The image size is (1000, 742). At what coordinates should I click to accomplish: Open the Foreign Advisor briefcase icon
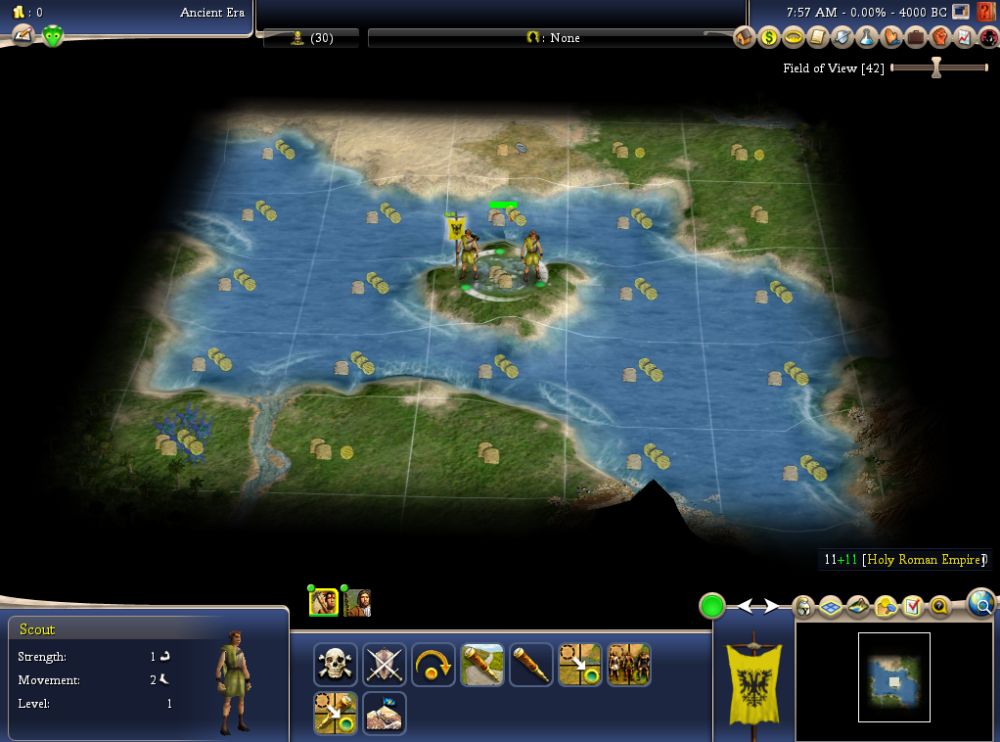point(915,38)
